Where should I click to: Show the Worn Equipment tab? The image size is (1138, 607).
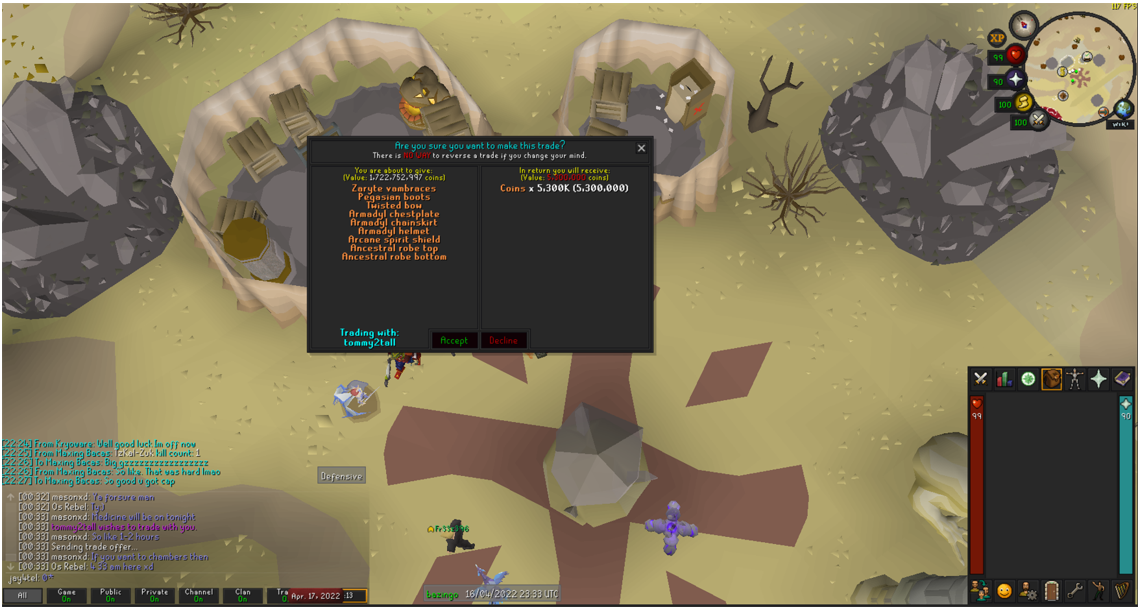pos(1075,379)
